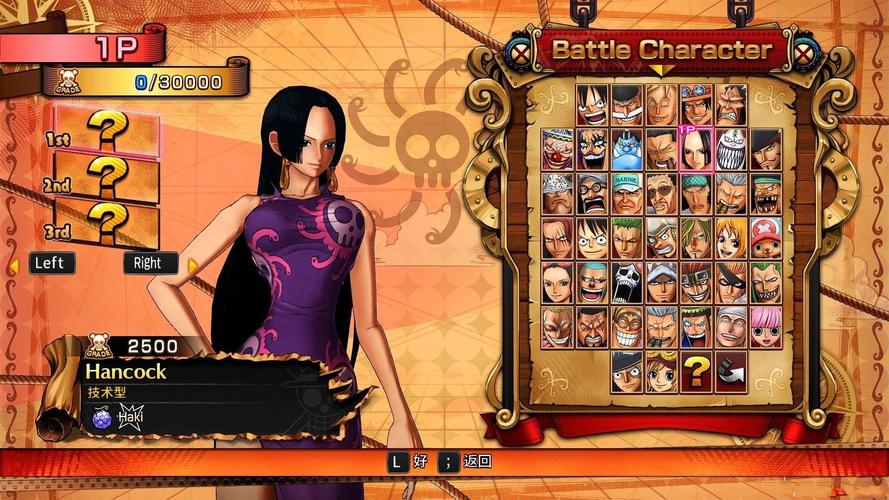Select the character wearing the MARINE cap
The height and width of the screenshot is (500, 889).
click(628, 193)
